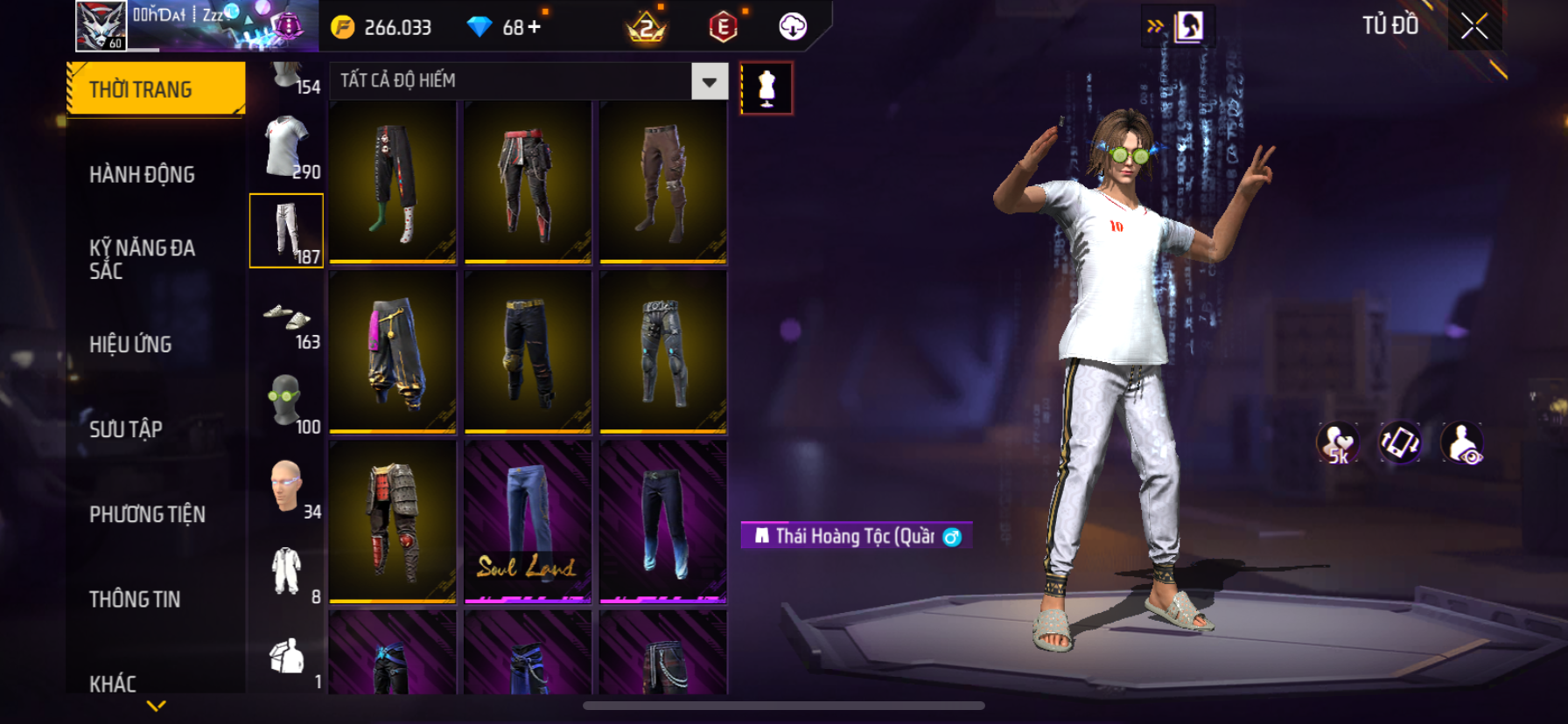1568x724 pixels.
Task: Open the Tất Cả Độ Hiếm rarity dropdown
Action: [x=709, y=82]
